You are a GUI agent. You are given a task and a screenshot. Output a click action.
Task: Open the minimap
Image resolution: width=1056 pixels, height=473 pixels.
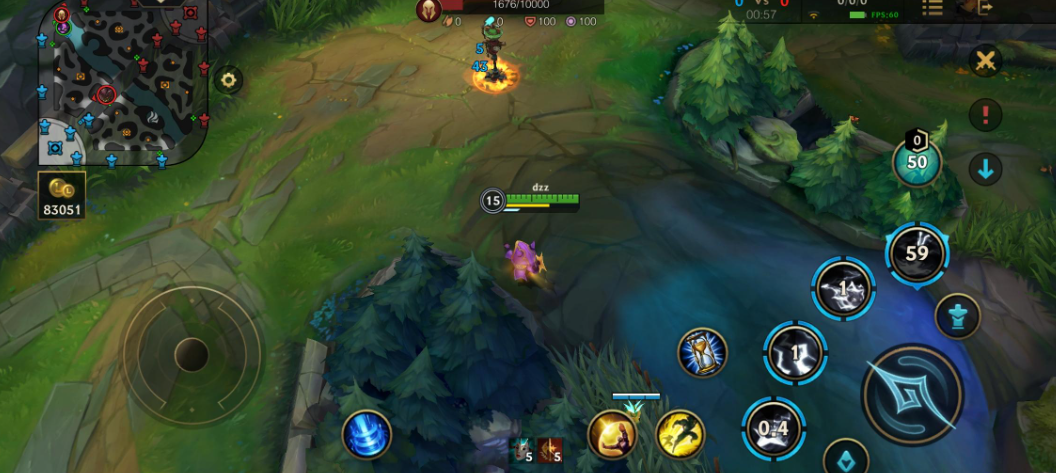pos(120,82)
